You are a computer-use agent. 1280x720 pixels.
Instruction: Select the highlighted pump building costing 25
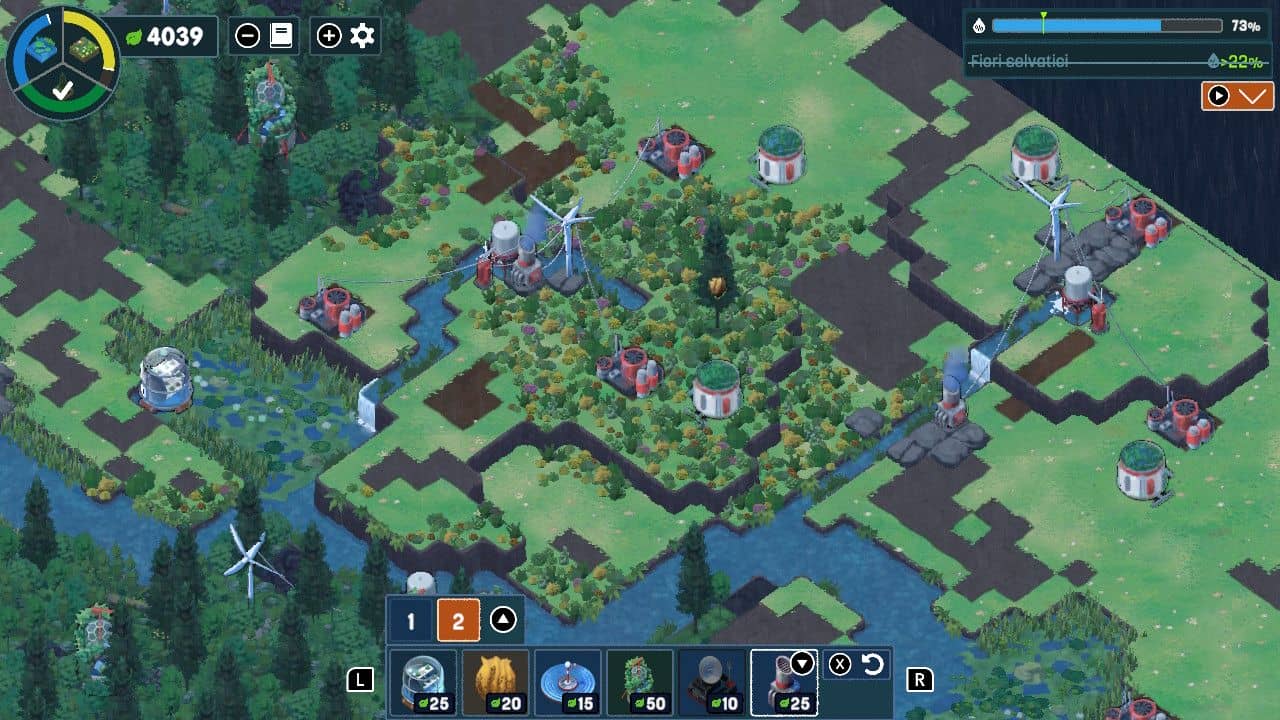[783, 683]
